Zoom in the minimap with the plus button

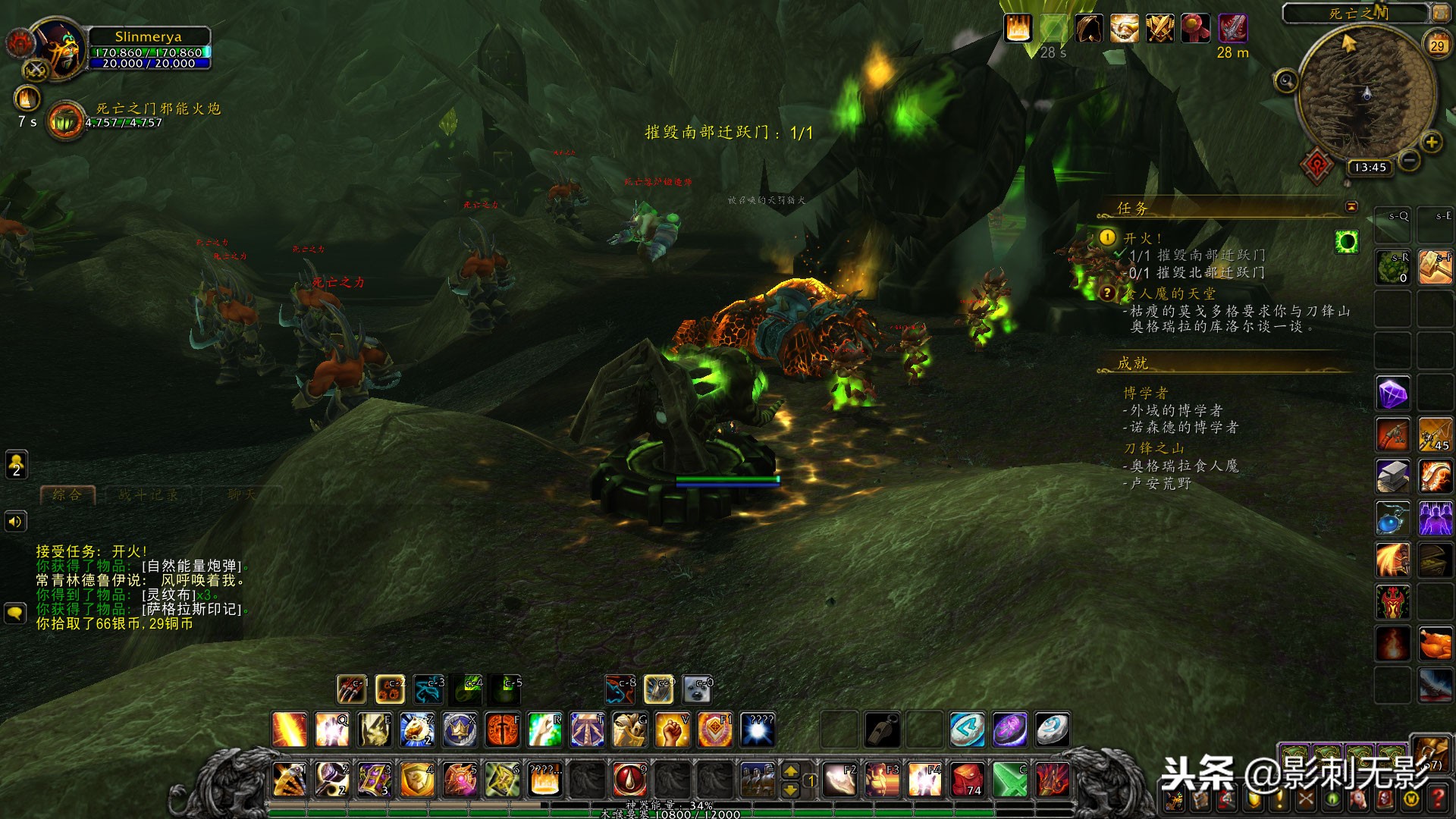pyautogui.click(x=1431, y=142)
